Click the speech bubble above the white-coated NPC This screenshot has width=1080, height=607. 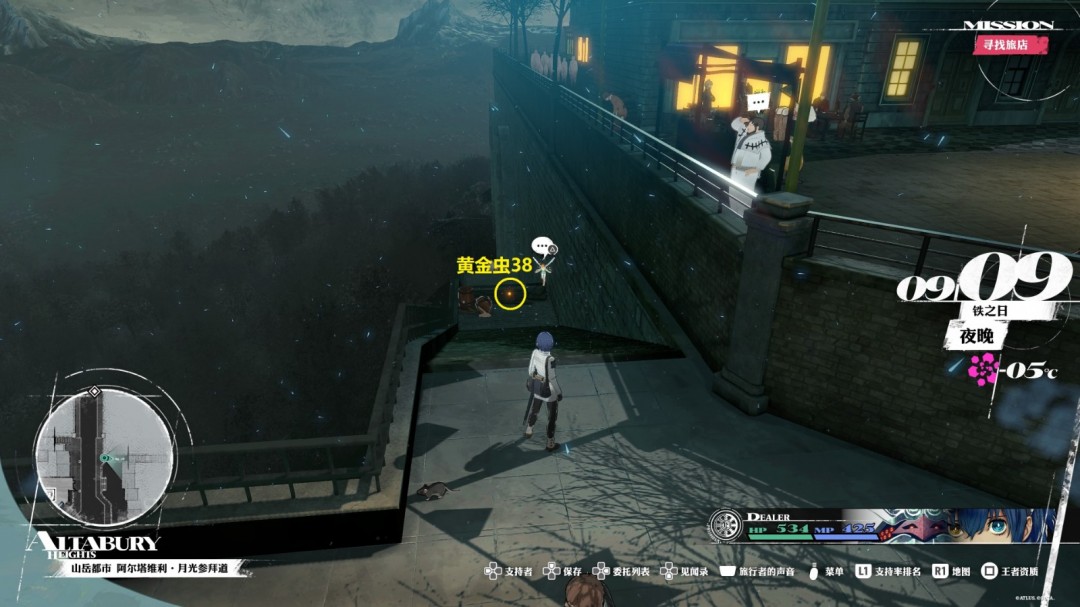point(758,101)
